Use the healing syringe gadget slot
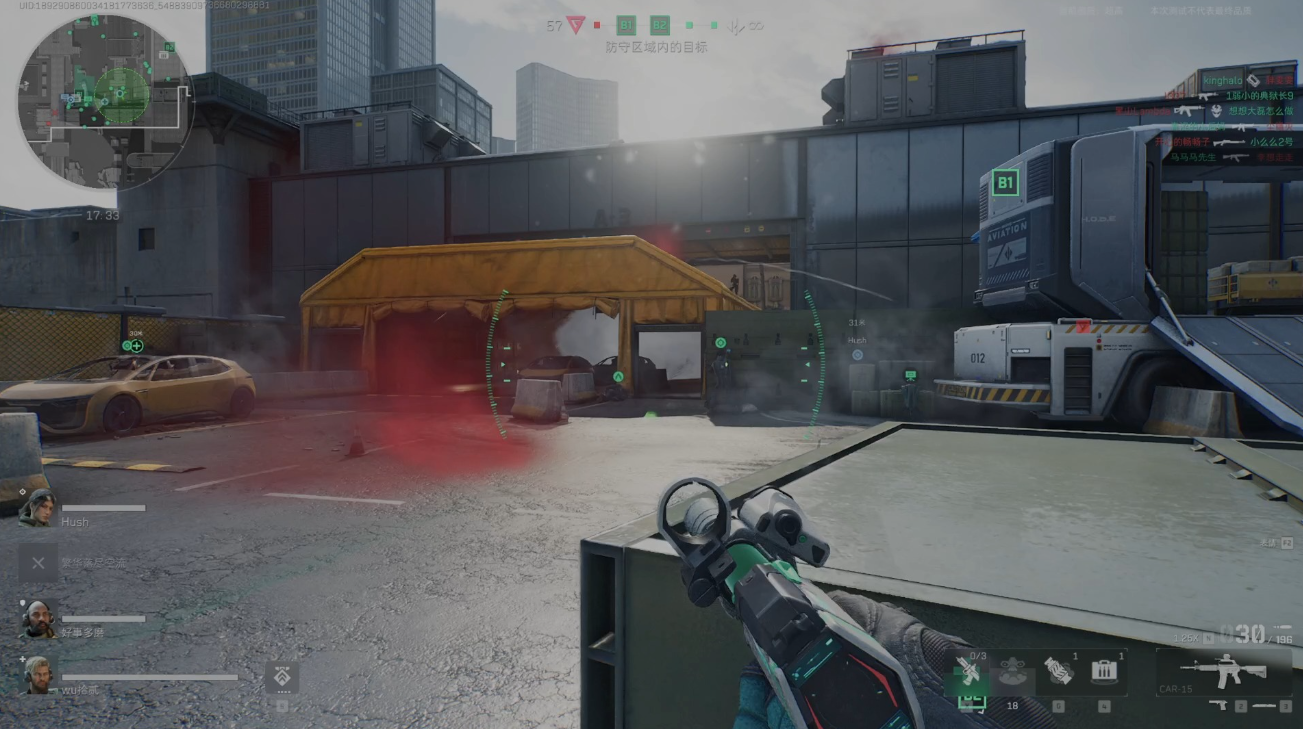 [x=969, y=671]
